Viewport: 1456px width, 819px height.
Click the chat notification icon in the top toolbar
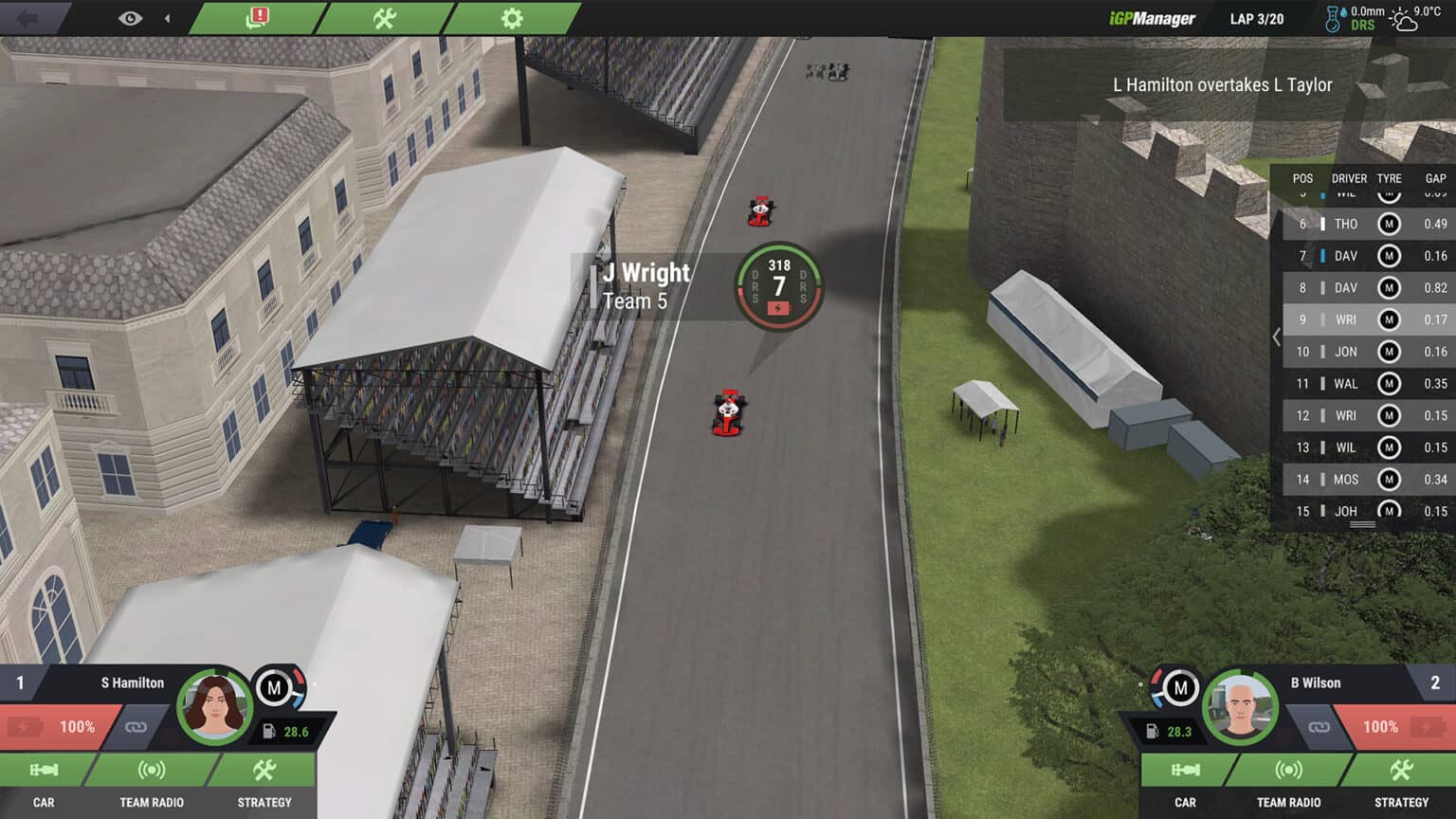255,16
